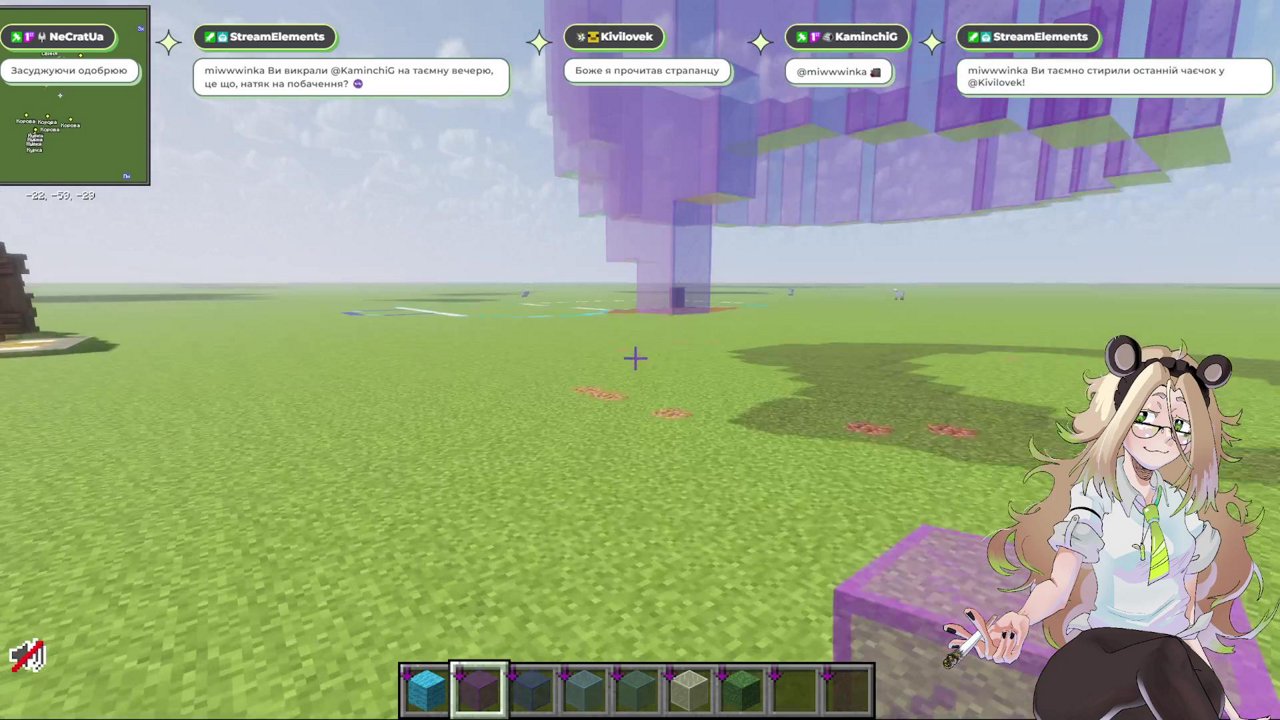
Task: Click the coordinates readout below the minimap
Action: 58,195
